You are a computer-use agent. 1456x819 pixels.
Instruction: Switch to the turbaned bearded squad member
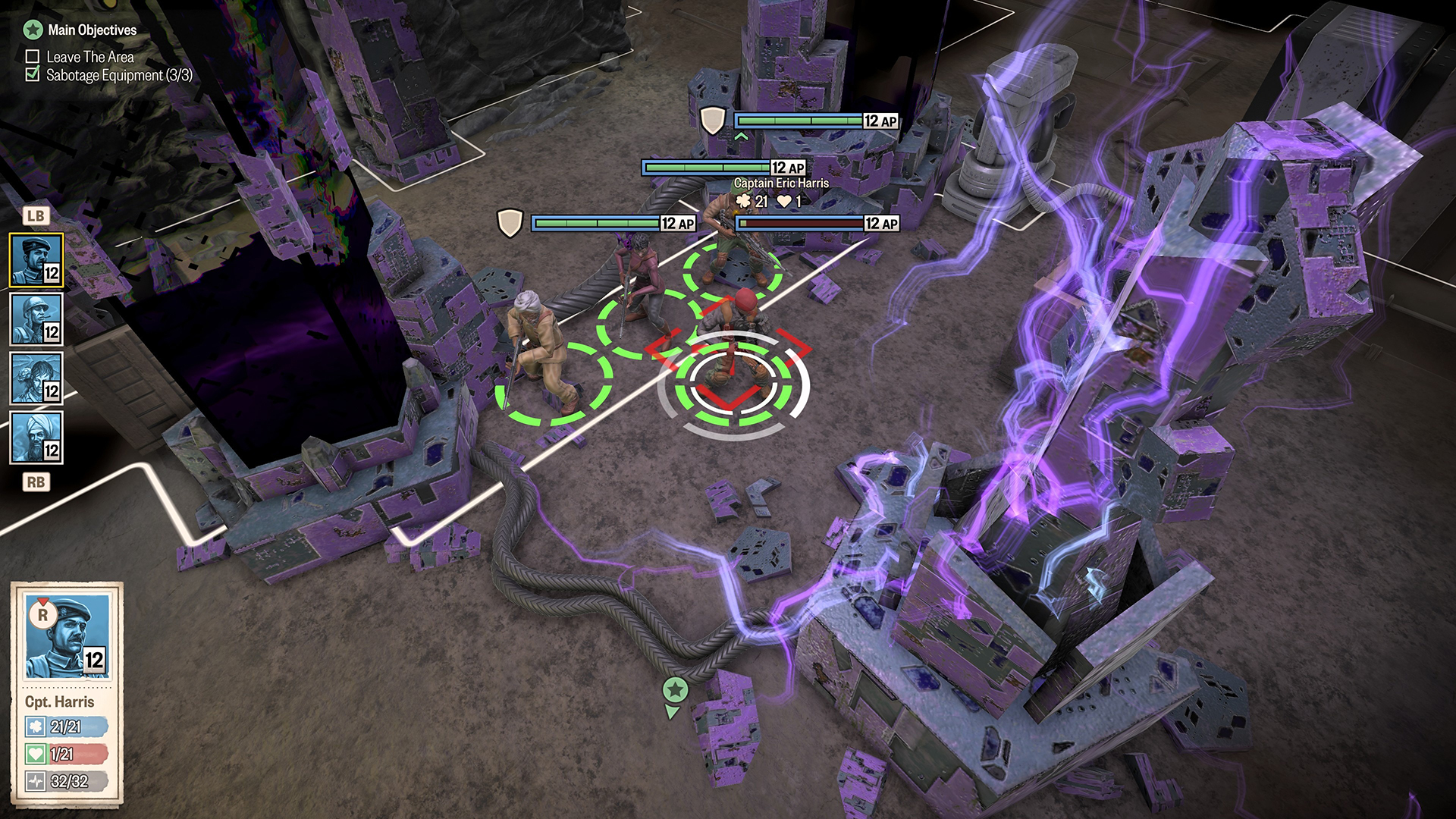(x=36, y=438)
